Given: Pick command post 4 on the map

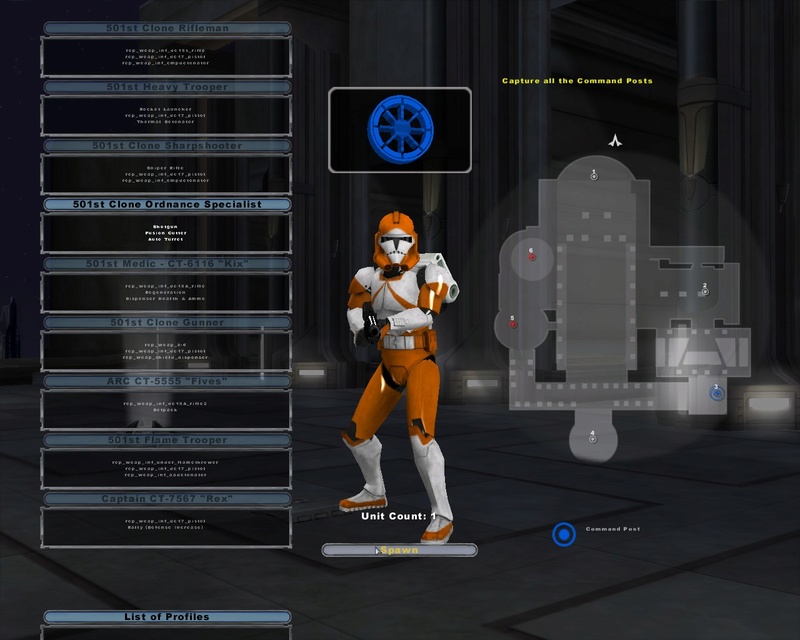Looking at the screenshot, I should coord(593,440).
